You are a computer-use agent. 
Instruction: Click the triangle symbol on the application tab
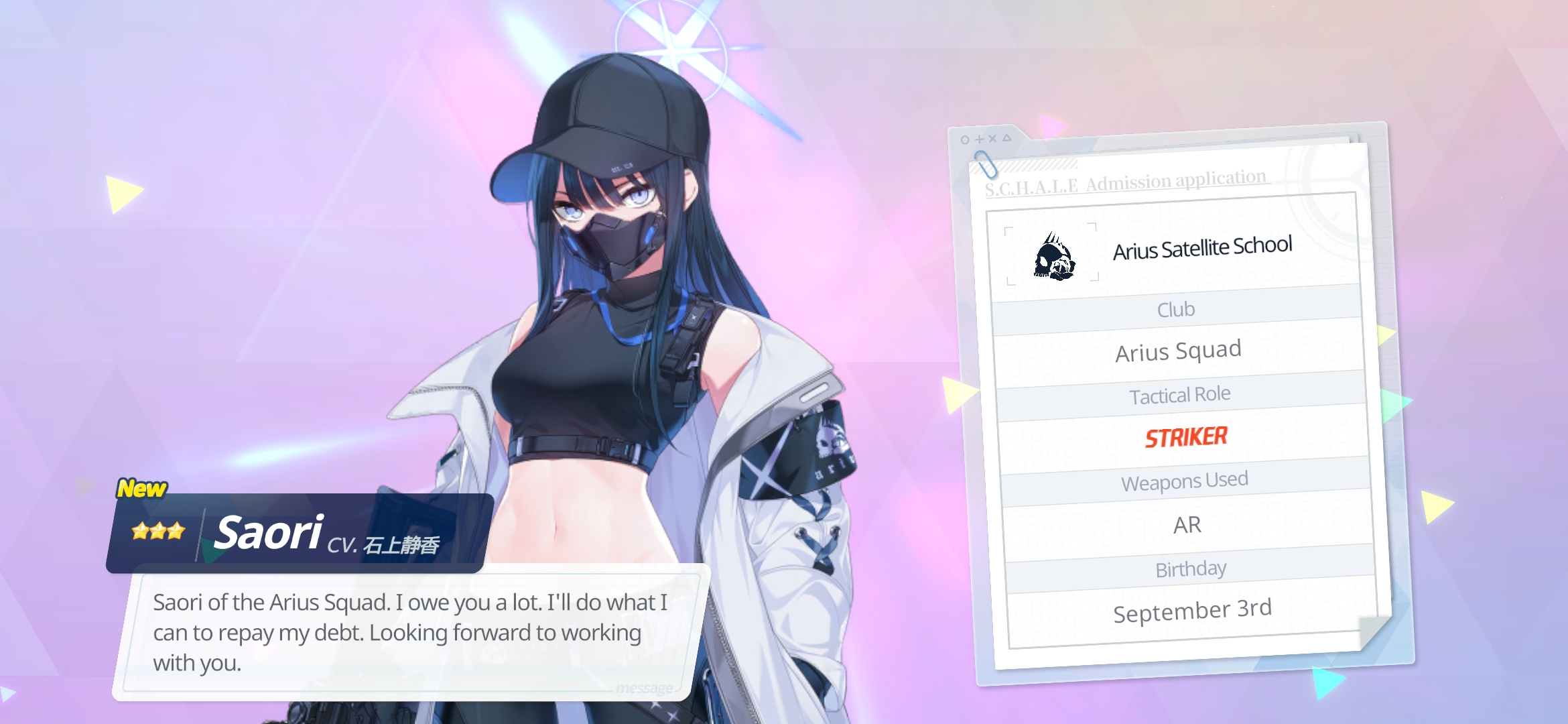[x=1007, y=138]
